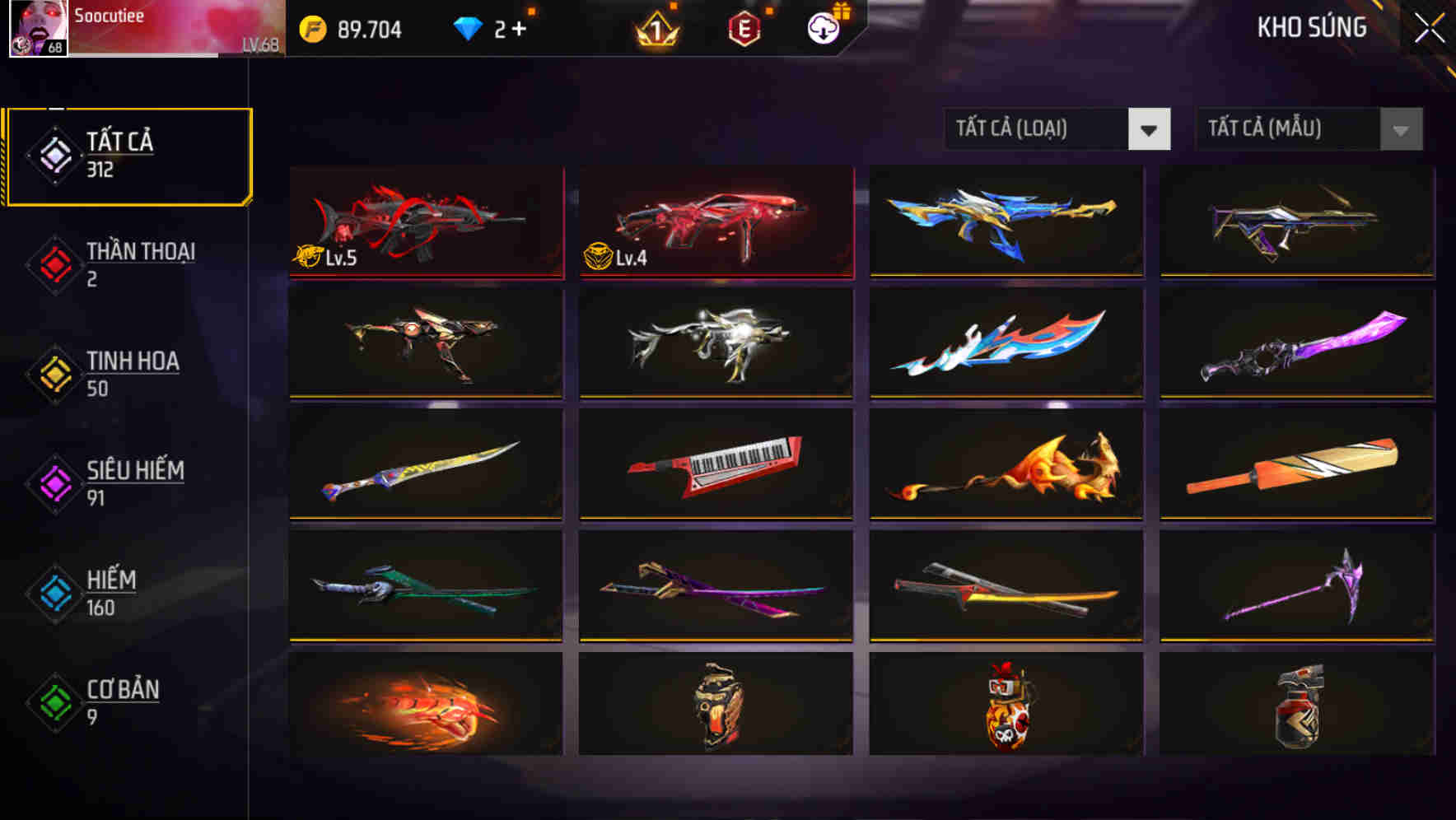This screenshot has width=1456, height=820.
Task: Select the red keytar melee skin thumbnail
Action: (716, 464)
